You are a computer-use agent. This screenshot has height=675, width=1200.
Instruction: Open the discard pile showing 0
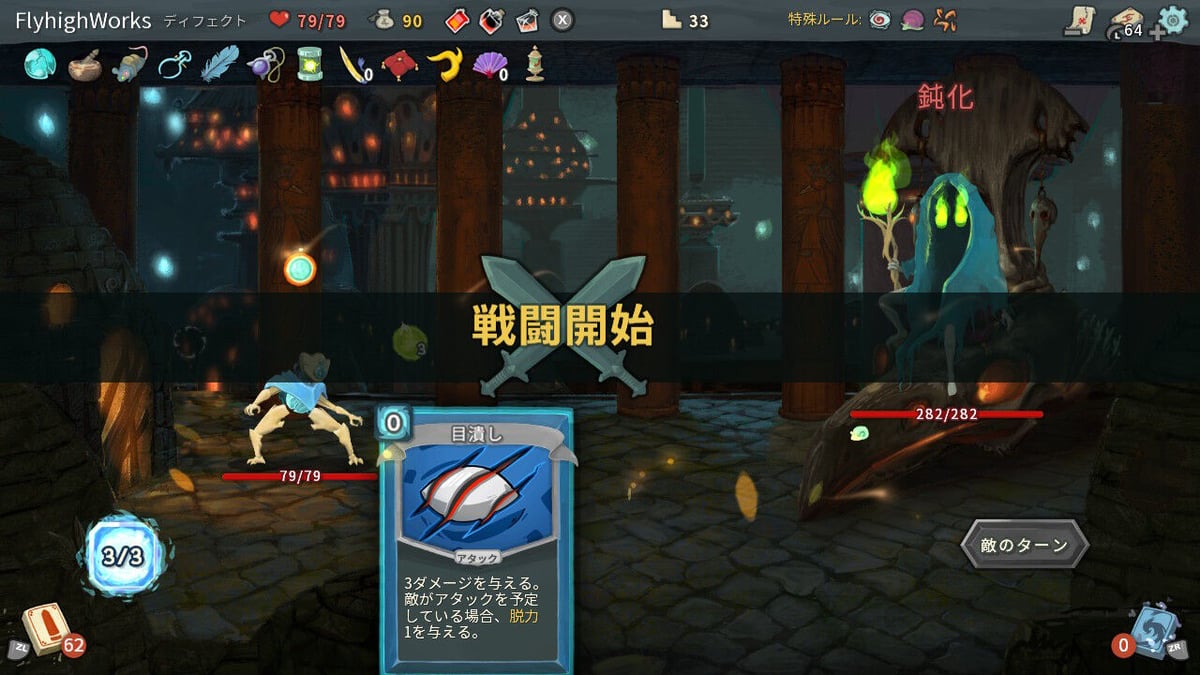(x=1154, y=630)
